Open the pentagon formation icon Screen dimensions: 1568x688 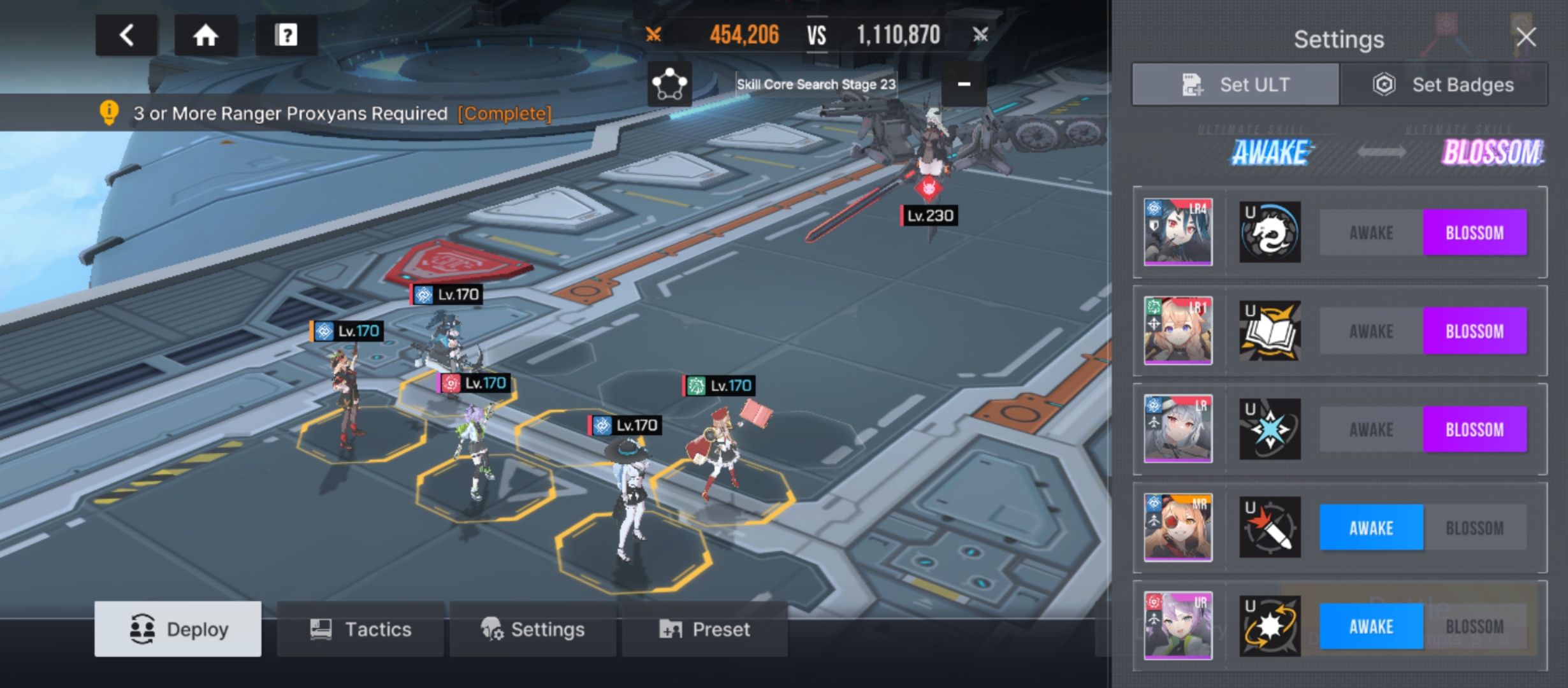pos(669,84)
